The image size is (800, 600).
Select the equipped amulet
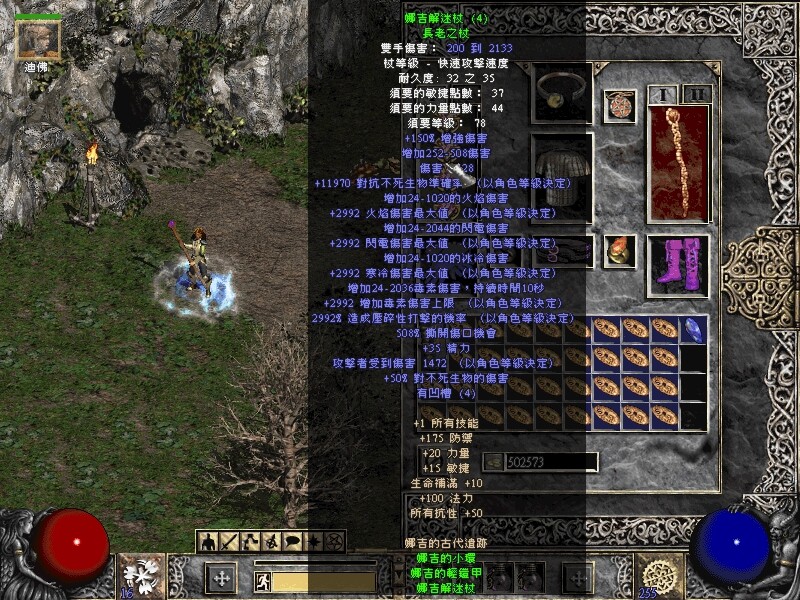click(x=618, y=106)
